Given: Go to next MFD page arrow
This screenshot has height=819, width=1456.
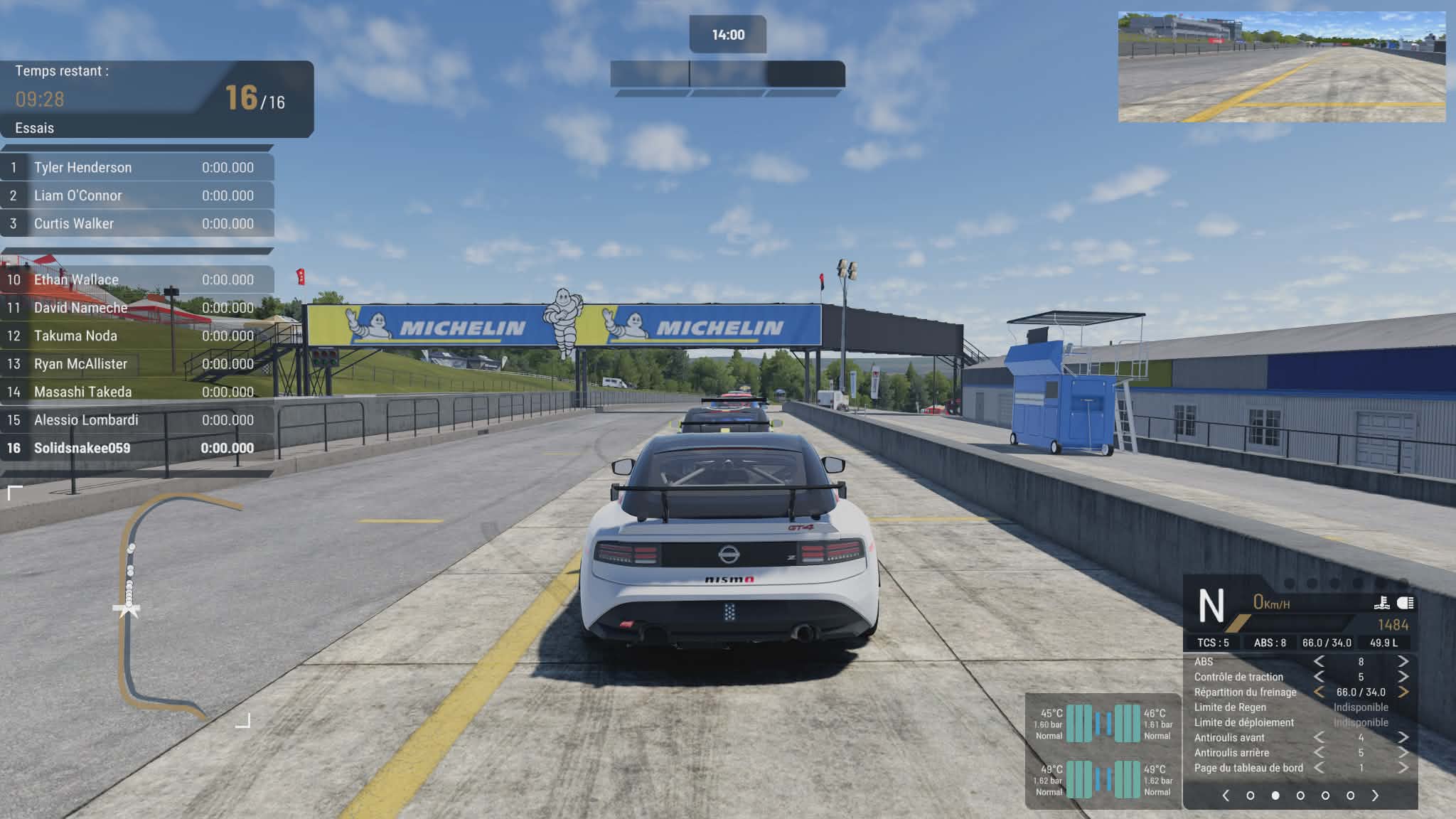Looking at the screenshot, I should pos(1375,796).
